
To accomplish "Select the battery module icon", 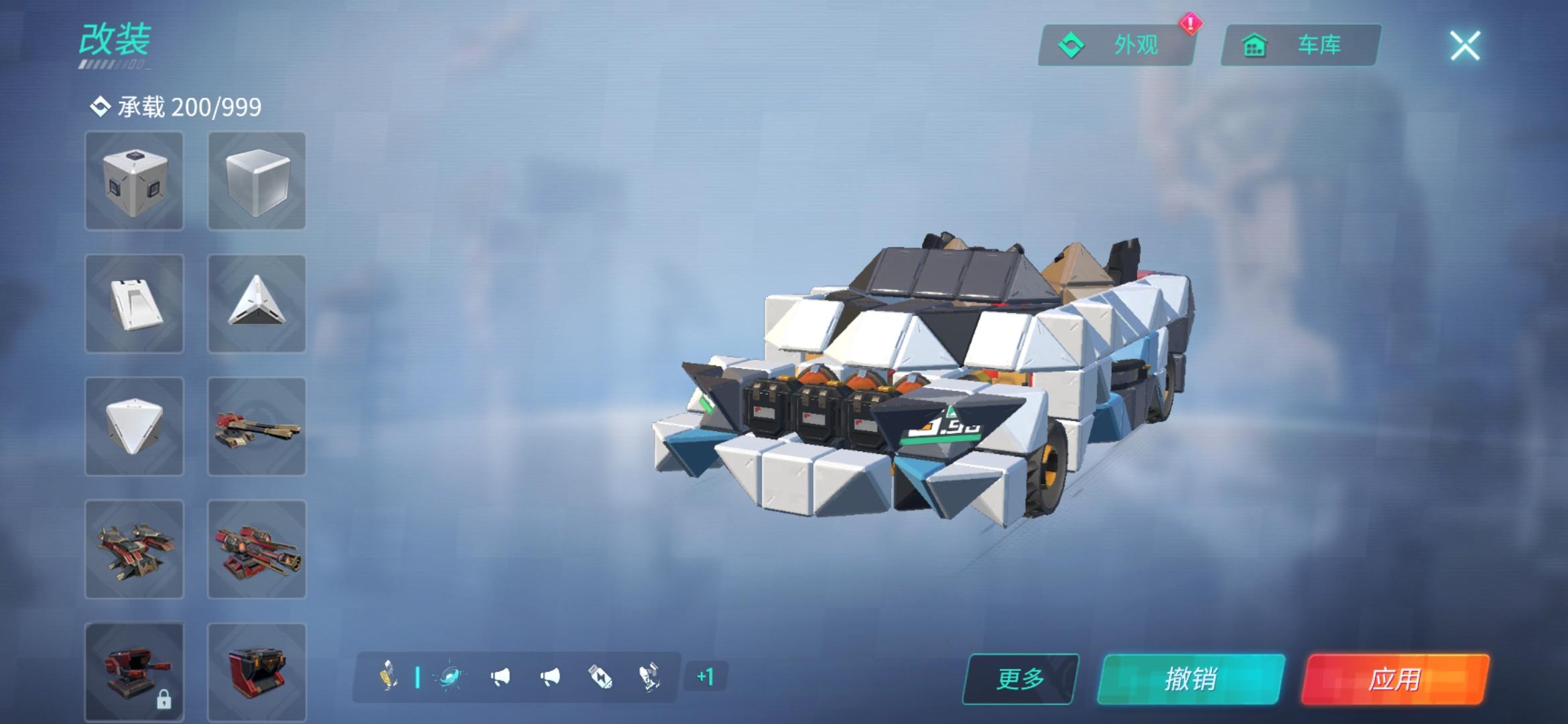I will pyautogui.click(x=600, y=677).
